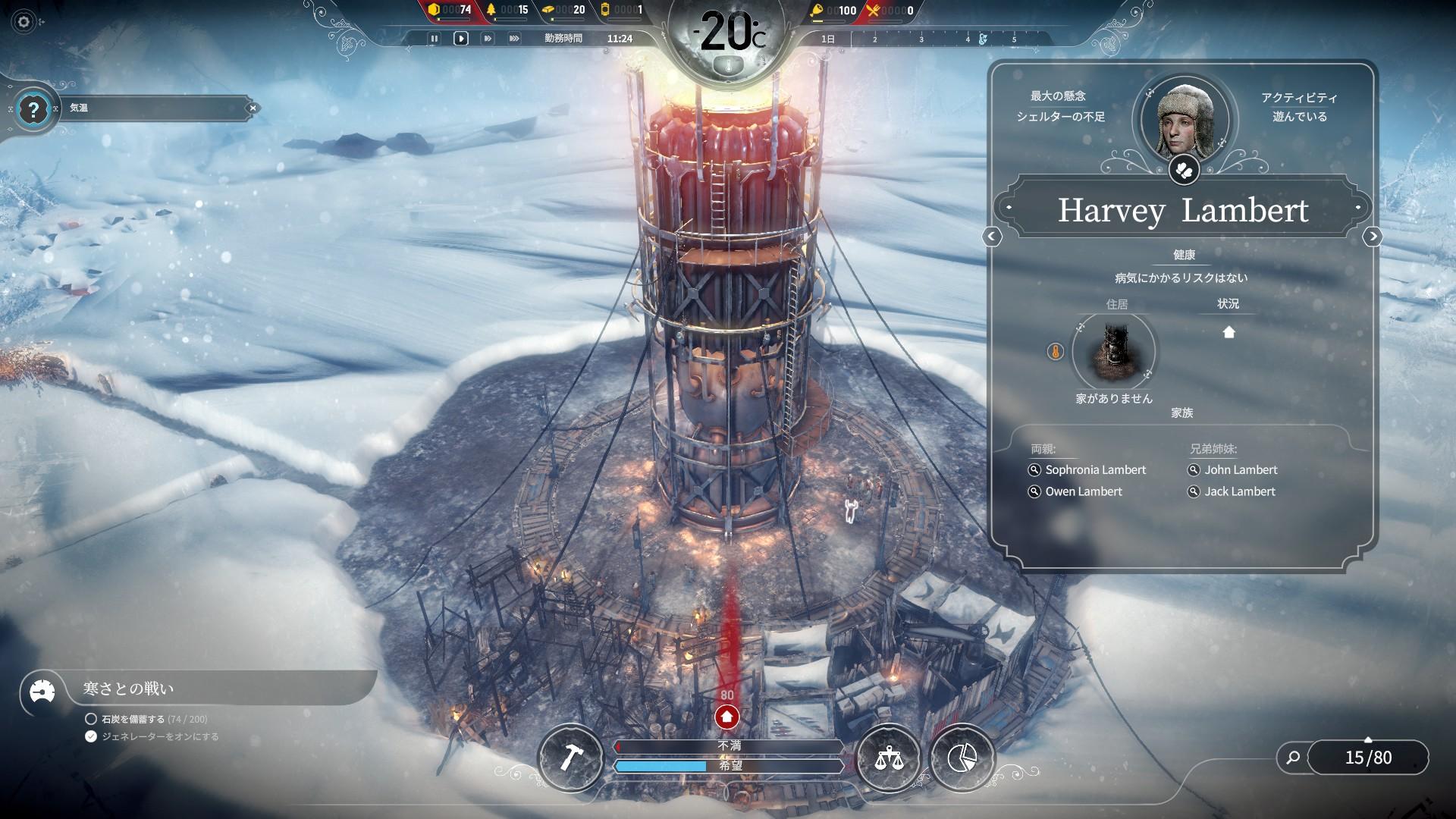Toggle the thermometer temperature overlay button
This screenshot has height=819, width=1456.
(729, 66)
